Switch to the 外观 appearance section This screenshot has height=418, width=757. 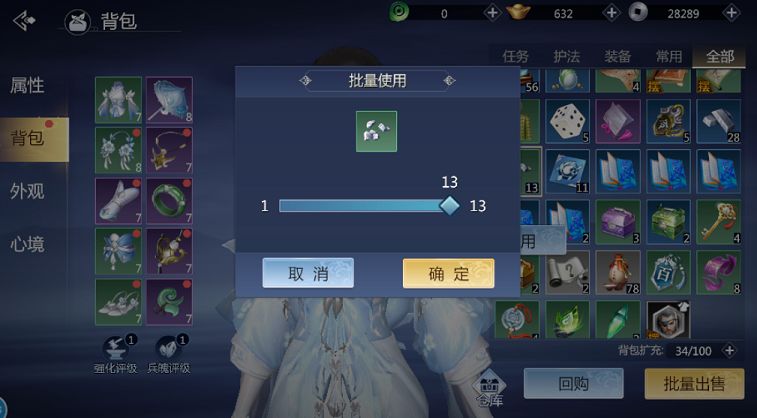[x=27, y=191]
